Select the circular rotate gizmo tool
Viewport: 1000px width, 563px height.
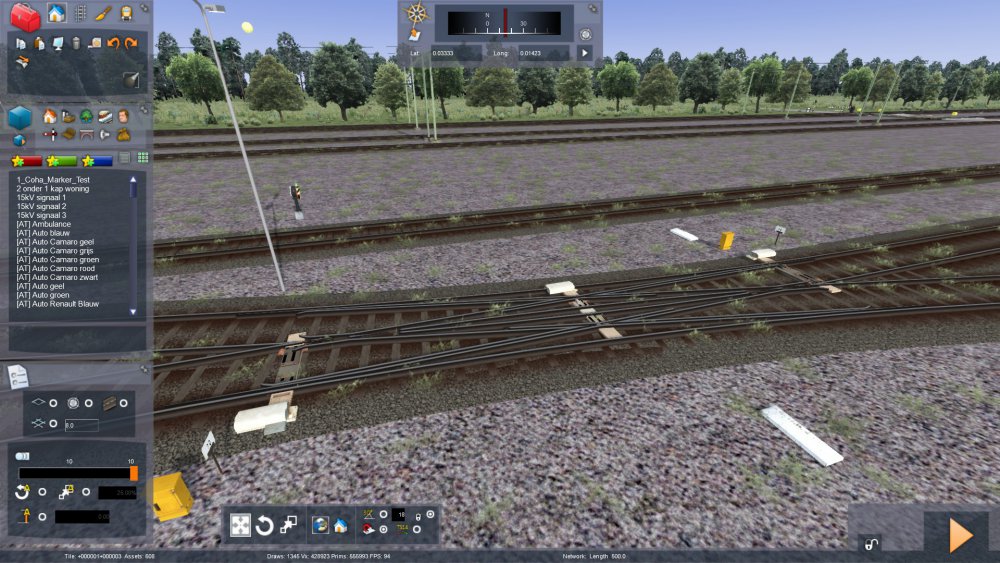[265, 525]
